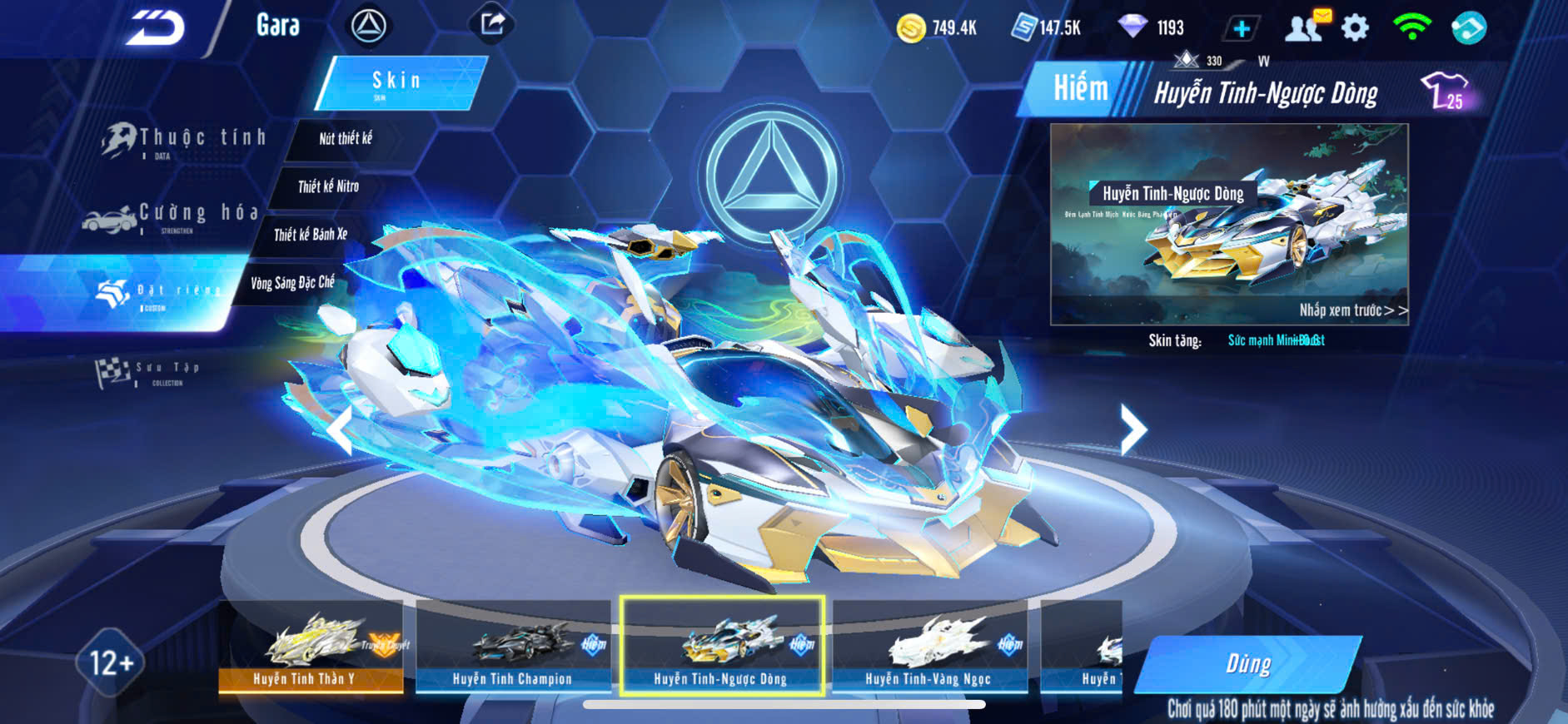Viewport: 1568px width, 724px height.
Task: Select the Huyễn Tinh-Vàng Ngọc skin
Action: point(928,647)
